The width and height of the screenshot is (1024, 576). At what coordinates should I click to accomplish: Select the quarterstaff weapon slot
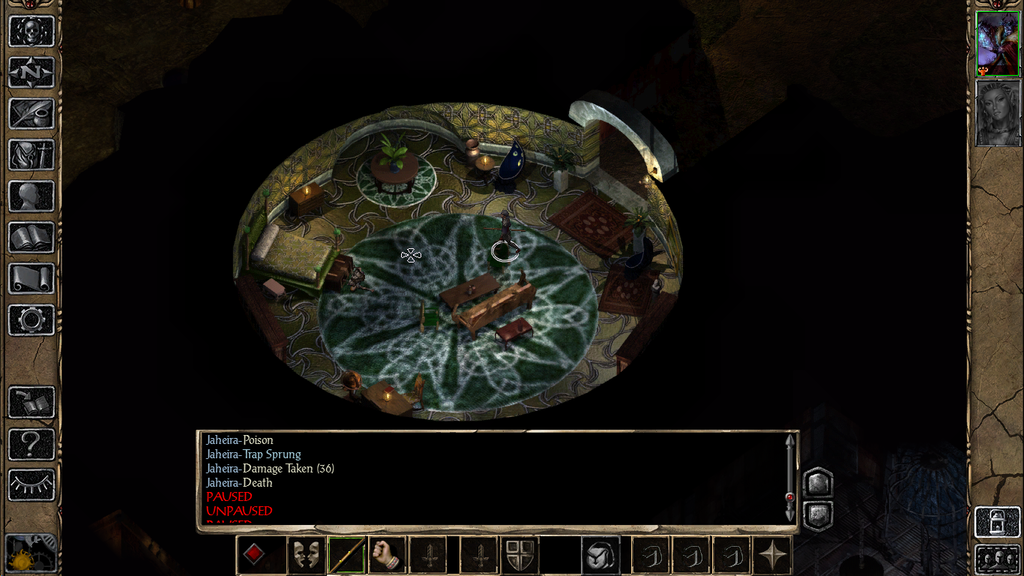pyautogui.click(x=346, y=554)
